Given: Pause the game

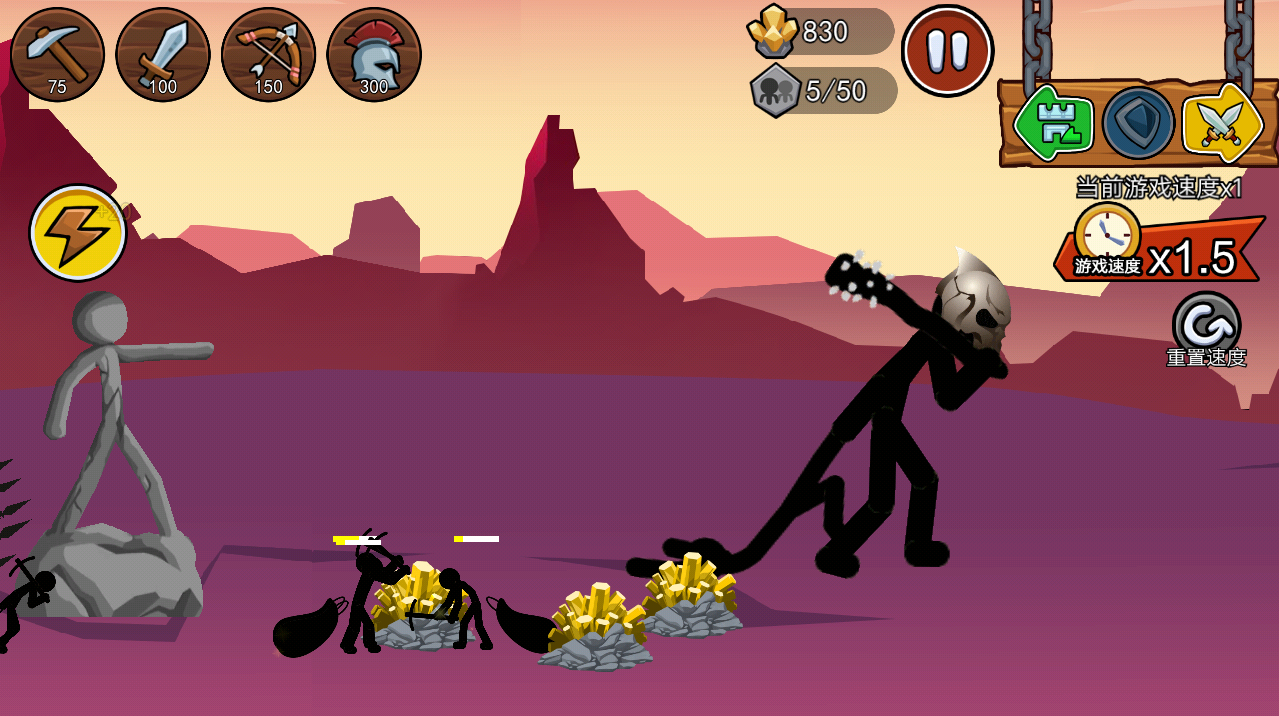Looking at the screenshot, I should tap(946, 51).
